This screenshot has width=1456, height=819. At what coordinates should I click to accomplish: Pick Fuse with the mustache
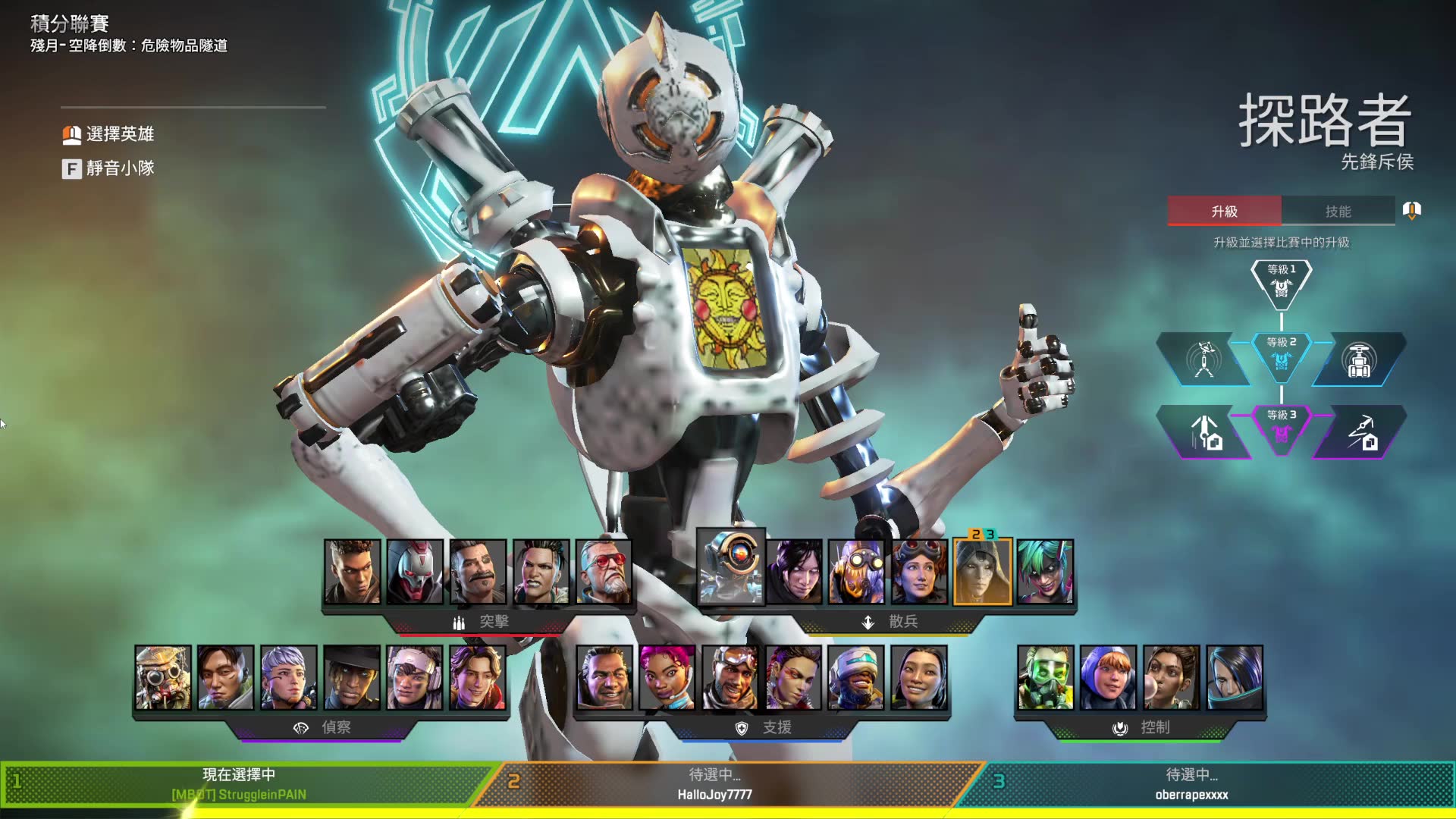click(478, 572)
